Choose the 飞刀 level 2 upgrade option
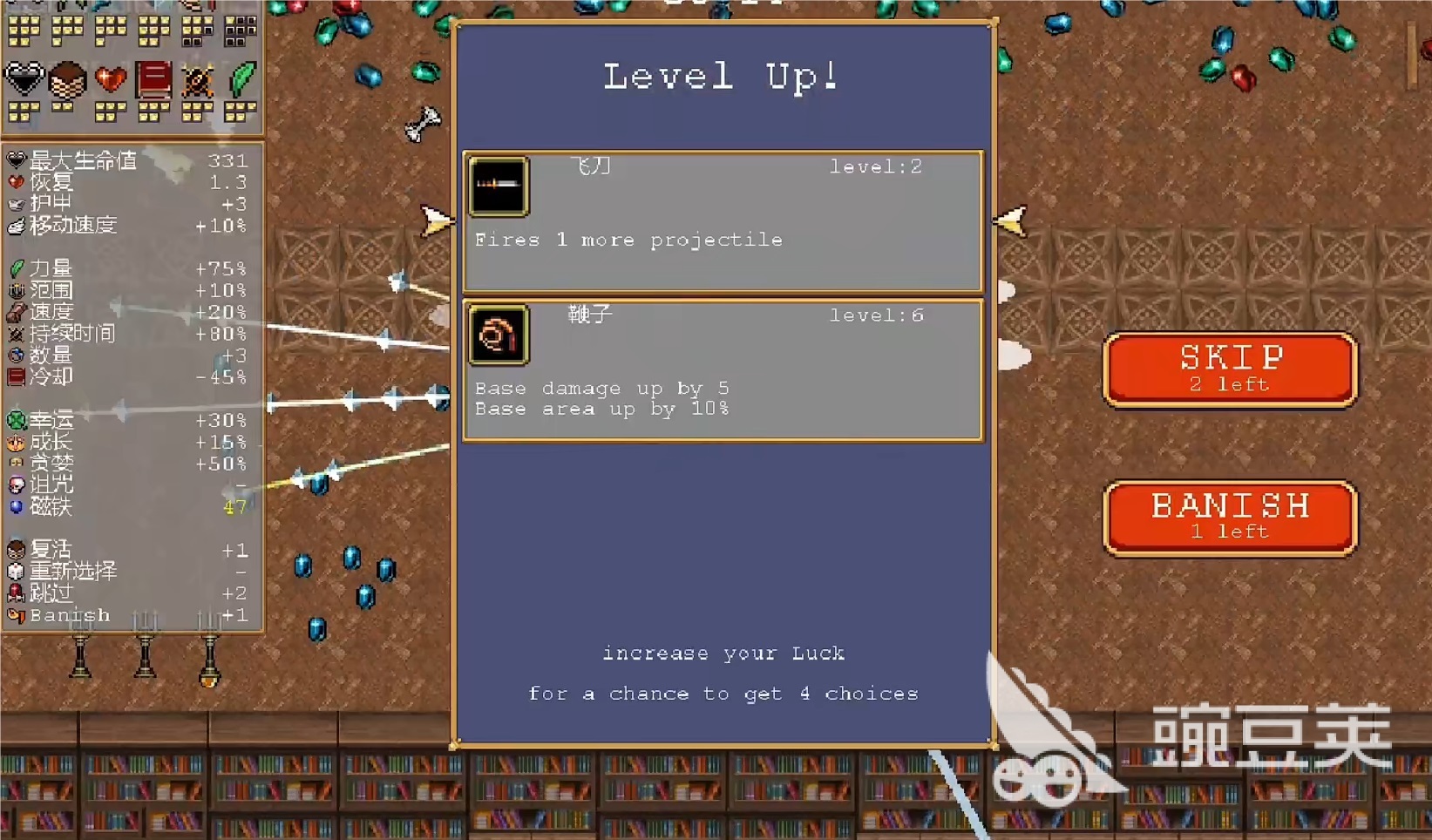 pyautogui.click(x=722, y=220)
